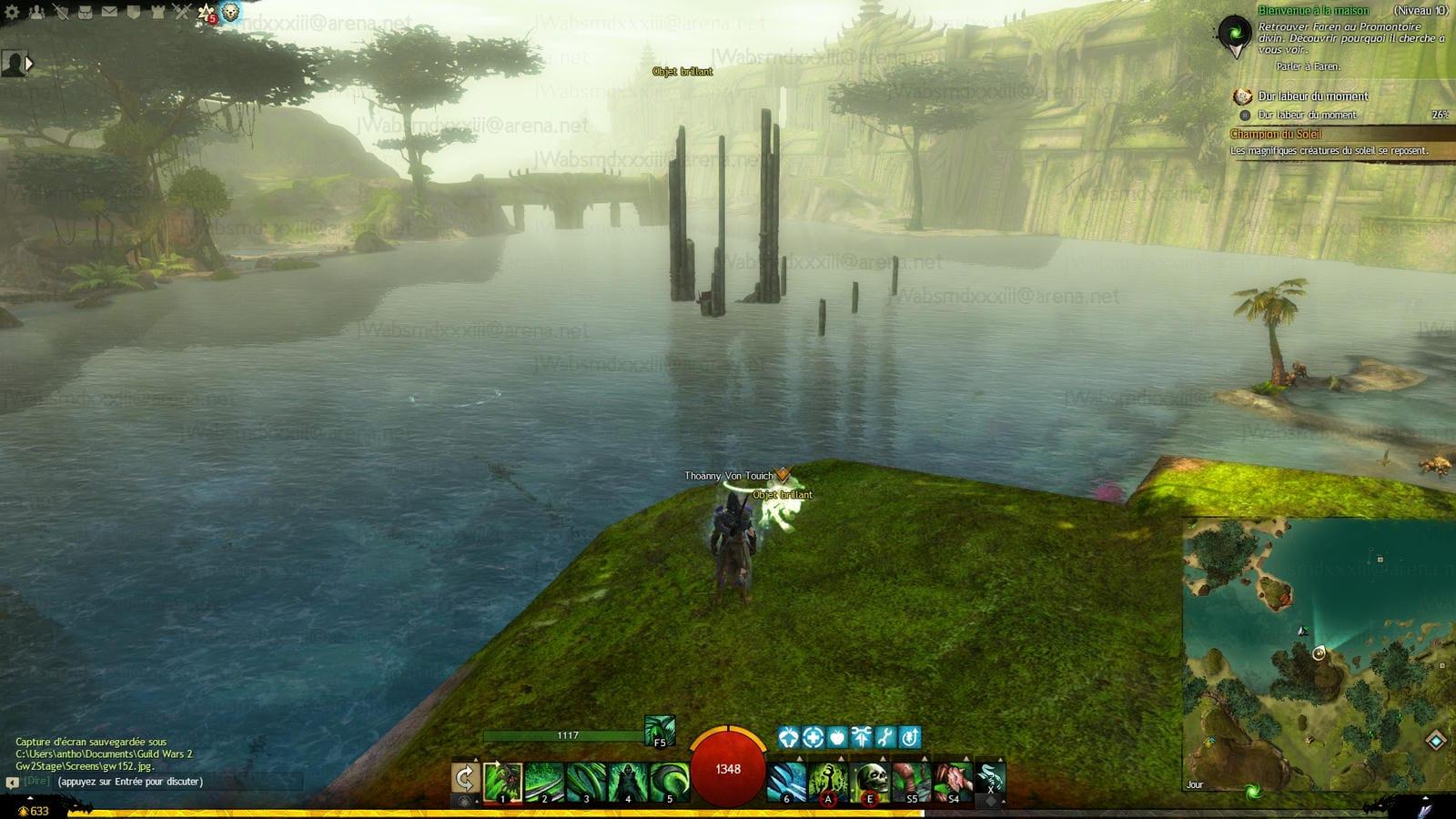Open the gear-shaped game menu icon
This screenshot has height=819, width=1456.
click(12, 12)
